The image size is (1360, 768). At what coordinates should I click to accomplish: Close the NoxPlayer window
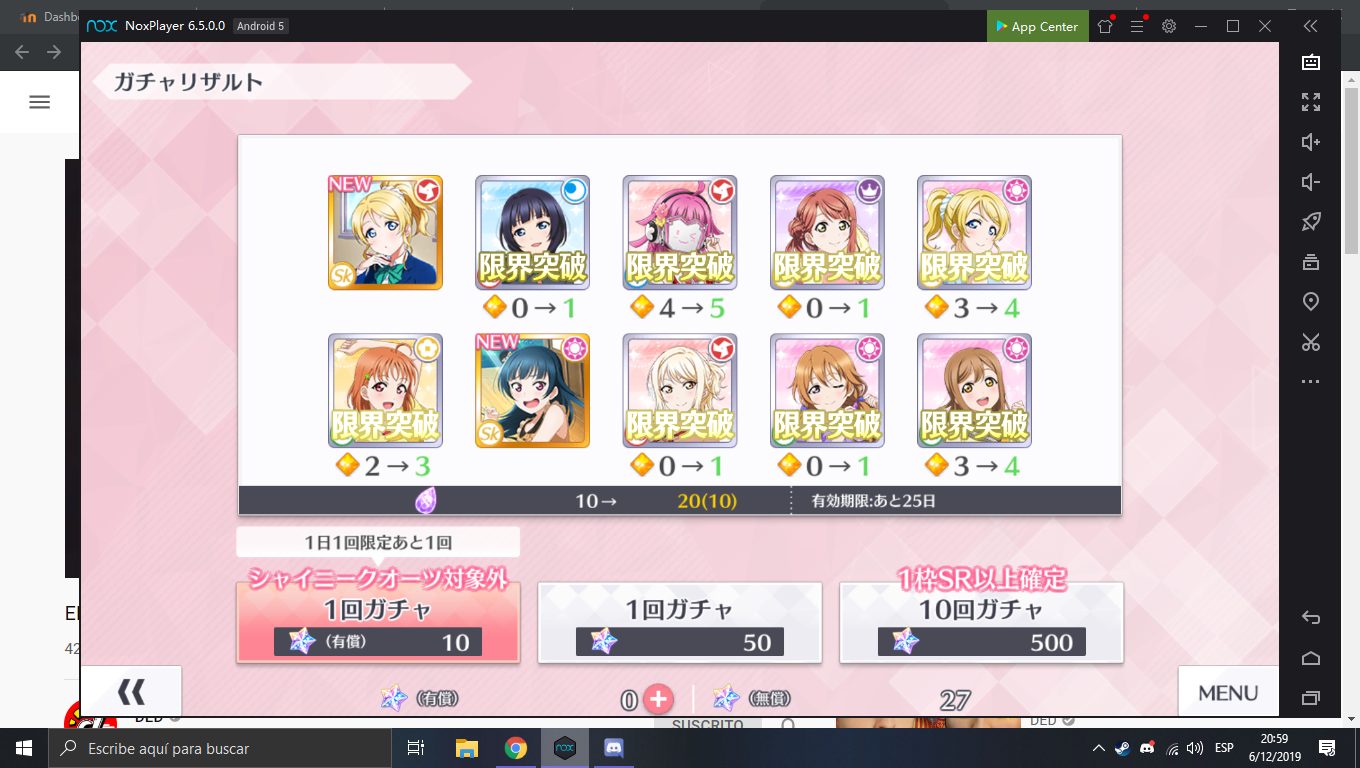click(x=1265, y=27)
